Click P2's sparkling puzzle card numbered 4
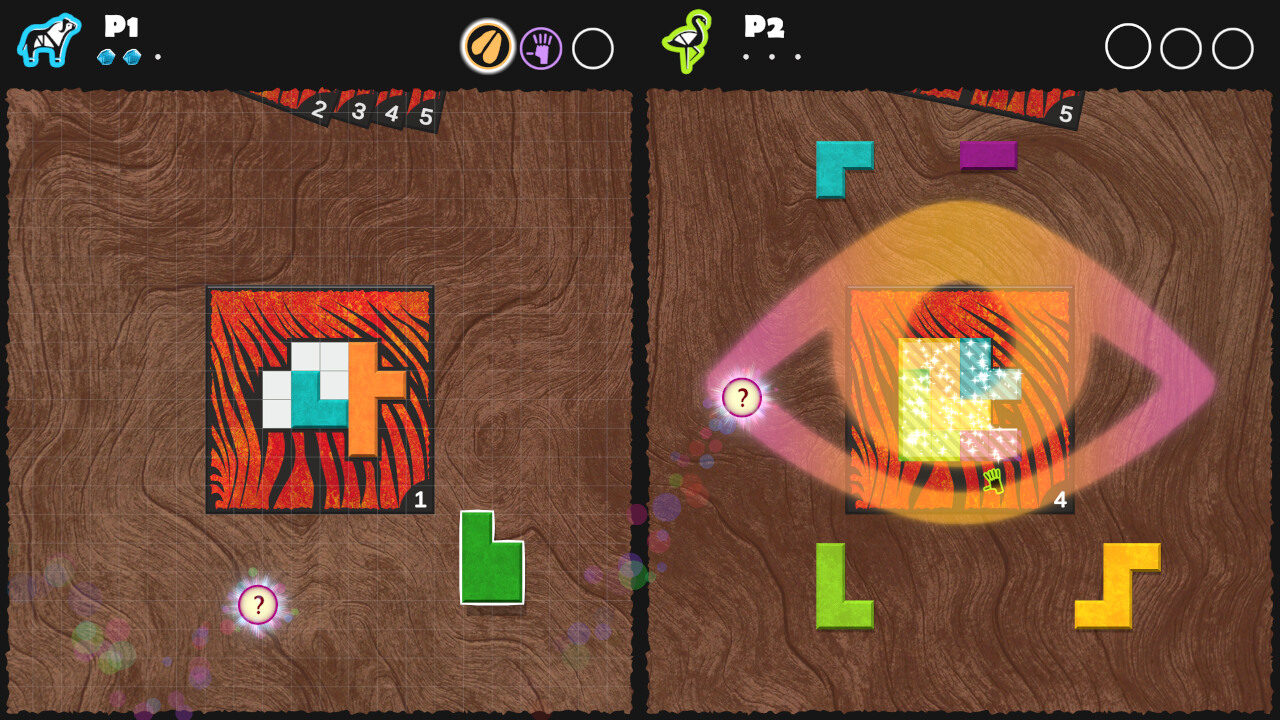Image resolution: width=1280 pixels, height=720 pixels. click(x=958, y=397)
